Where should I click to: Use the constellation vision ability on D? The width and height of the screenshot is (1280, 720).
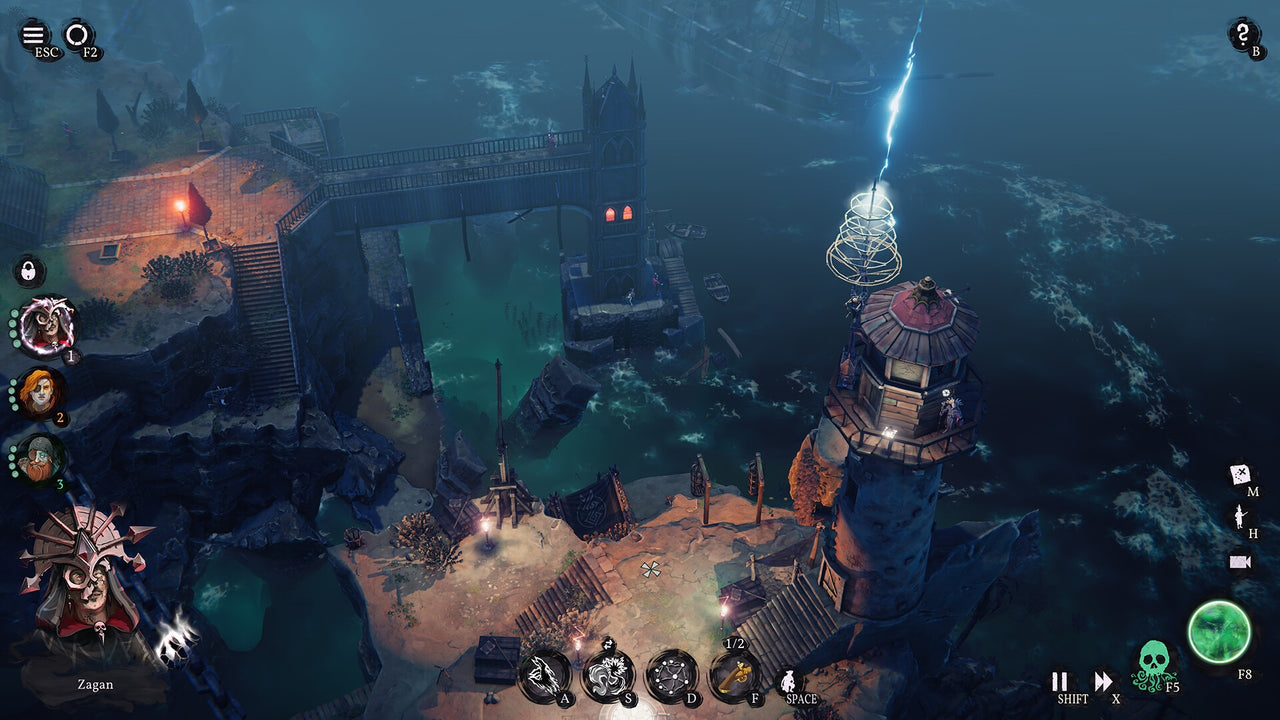pyautogui.click(x=669, y=677)
